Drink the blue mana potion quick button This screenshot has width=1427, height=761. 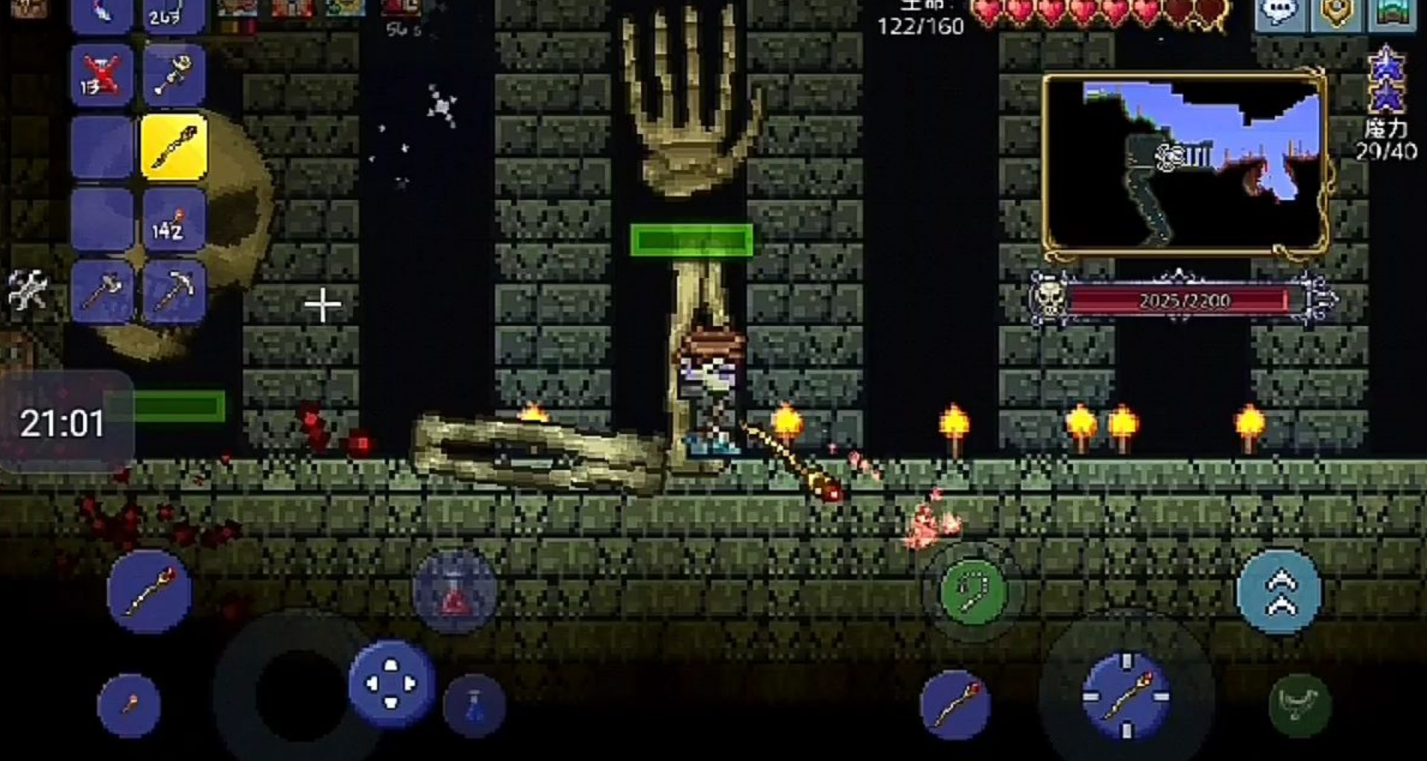(474, 705)
